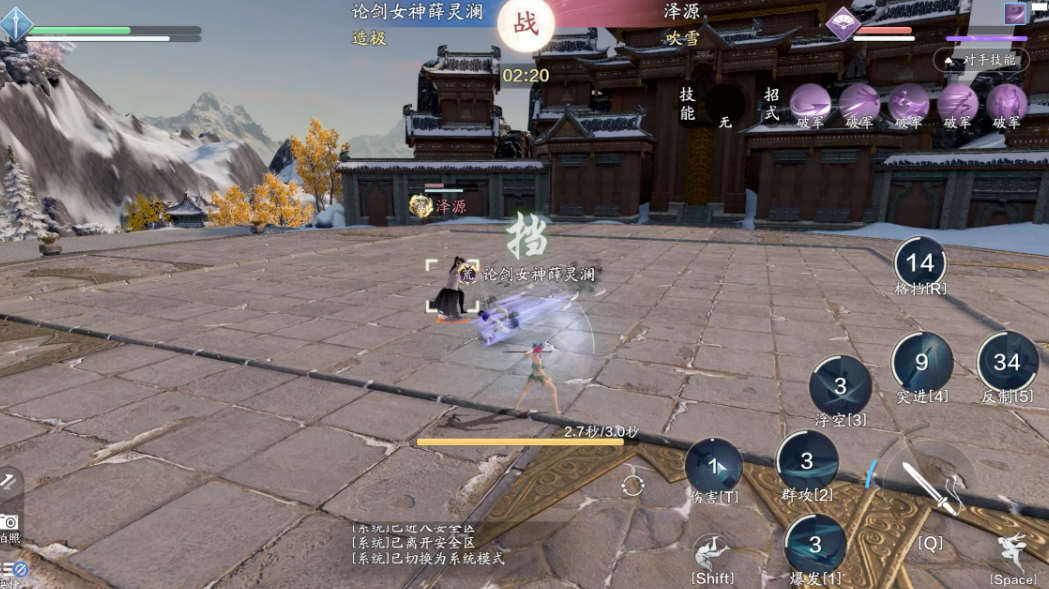Click the opponent's purple fan class emblem
The width and height of the screenshot is (1049, 589).
coord(843,24)
